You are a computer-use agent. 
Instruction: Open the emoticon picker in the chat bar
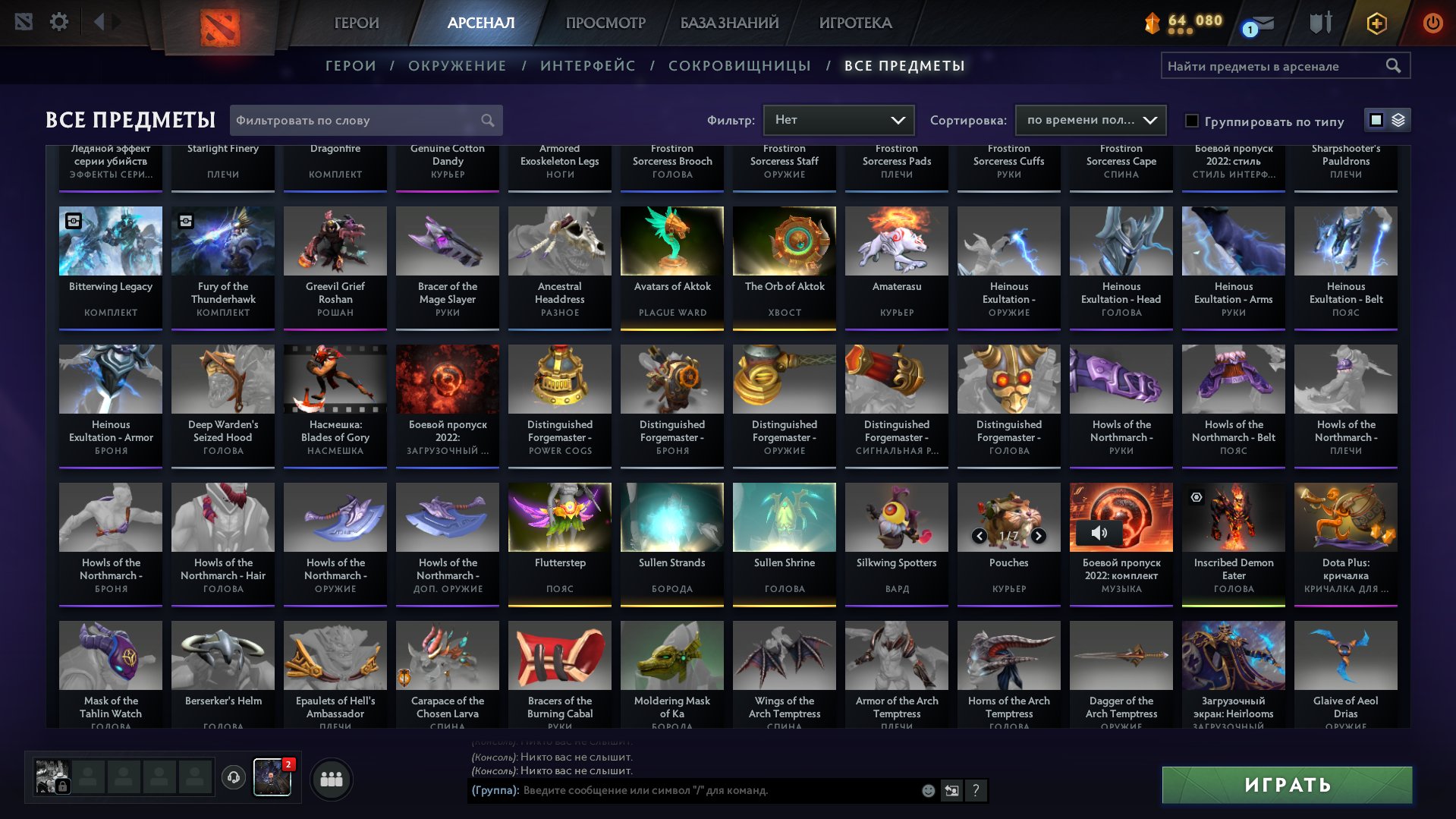tap(927, 791)
